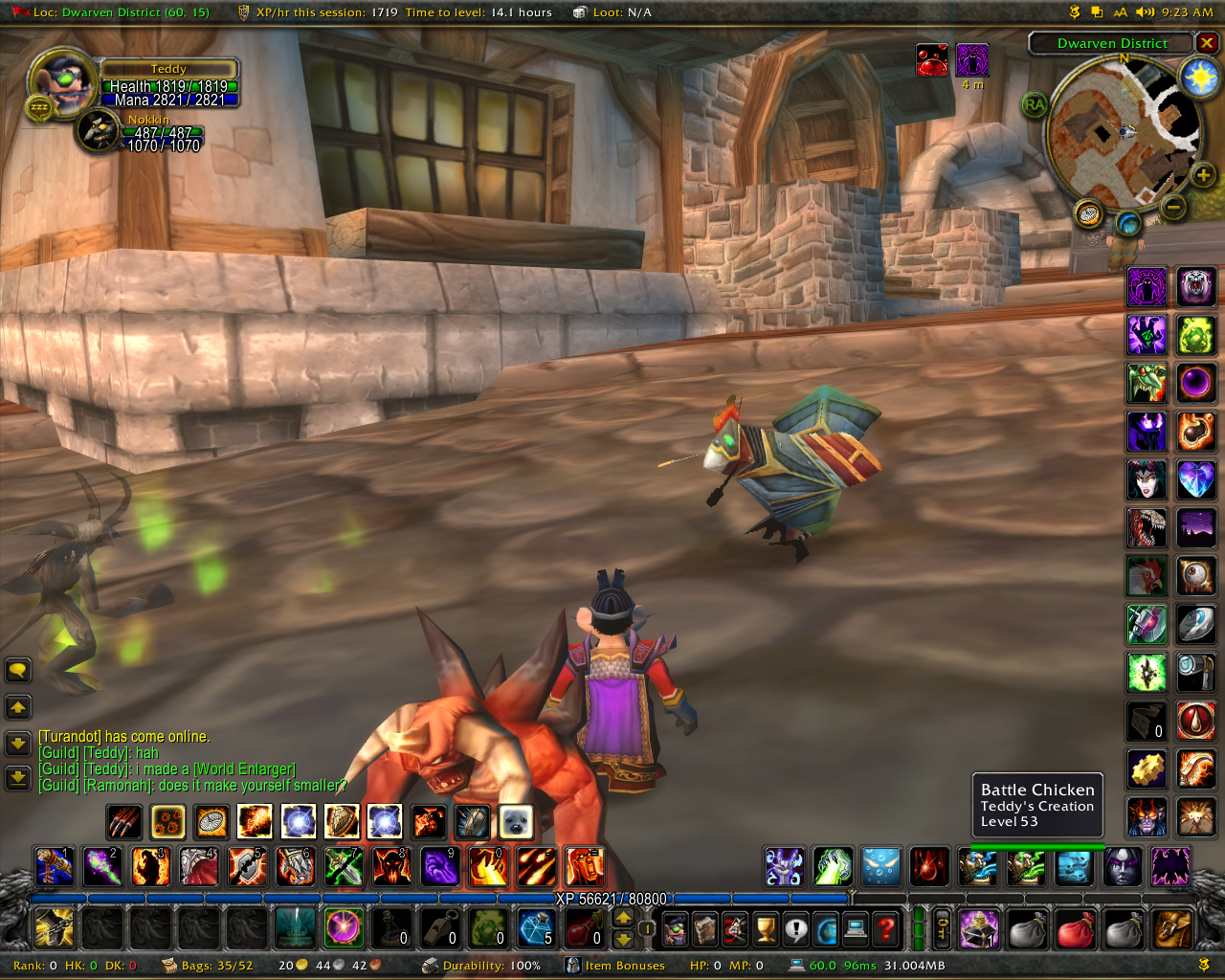The image size is (1225, 980).
Task: Open the world map globe micro button
Action: [x=826, y=927]
